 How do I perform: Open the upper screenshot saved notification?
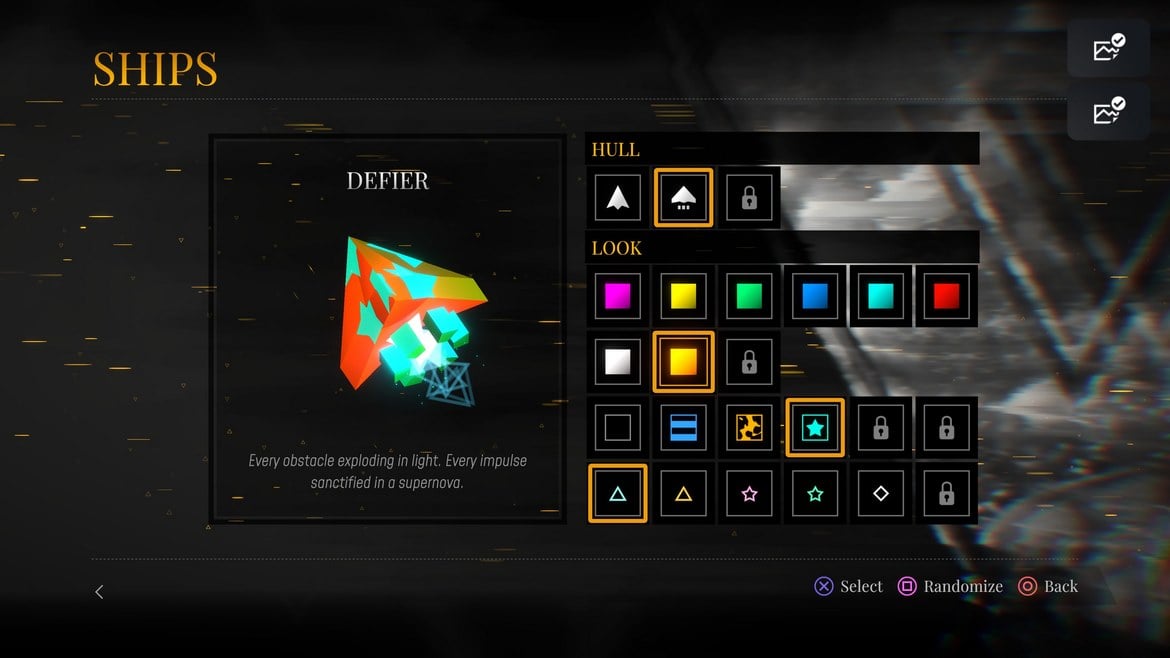[1109, 48]
